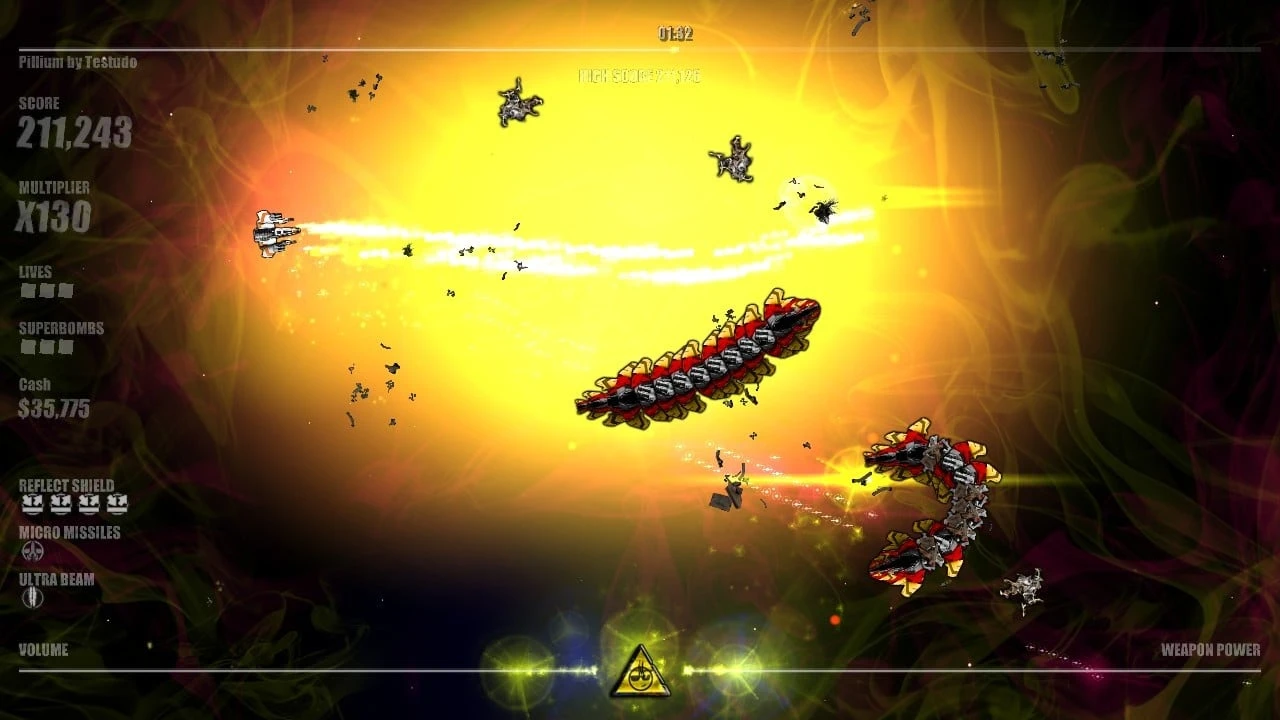The width and height of the screenshot is (1280, 720).
Task: Select the Micro Missiles perk icon
Action: point(34,549)
